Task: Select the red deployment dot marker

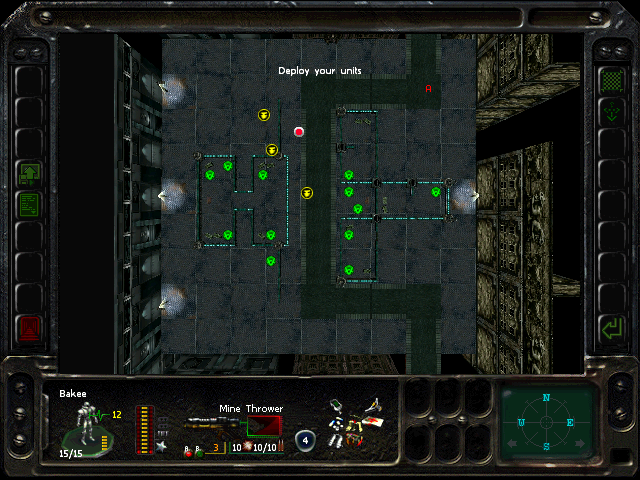Action: 298,131
